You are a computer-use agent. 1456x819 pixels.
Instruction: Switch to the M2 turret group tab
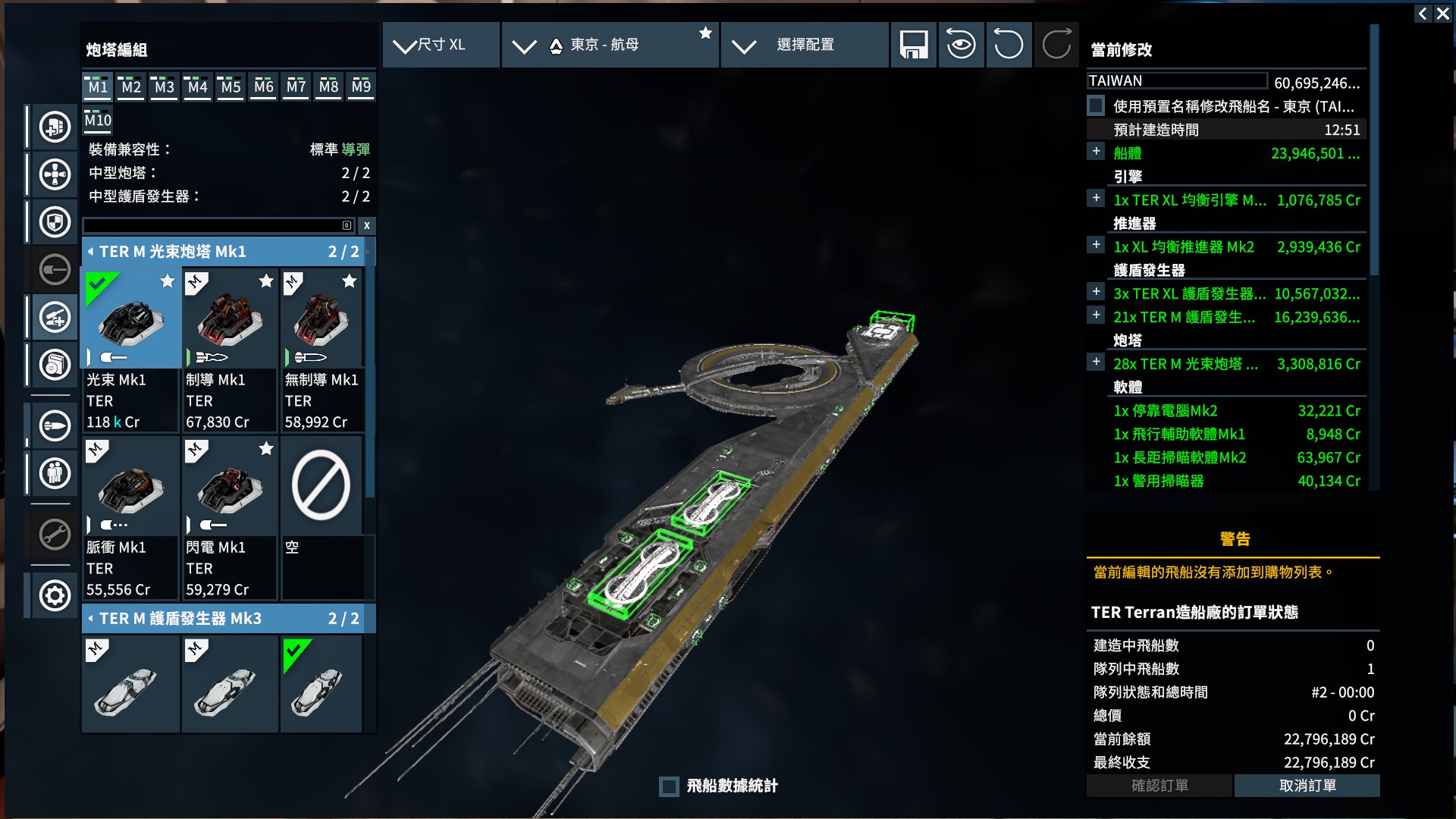131,86
